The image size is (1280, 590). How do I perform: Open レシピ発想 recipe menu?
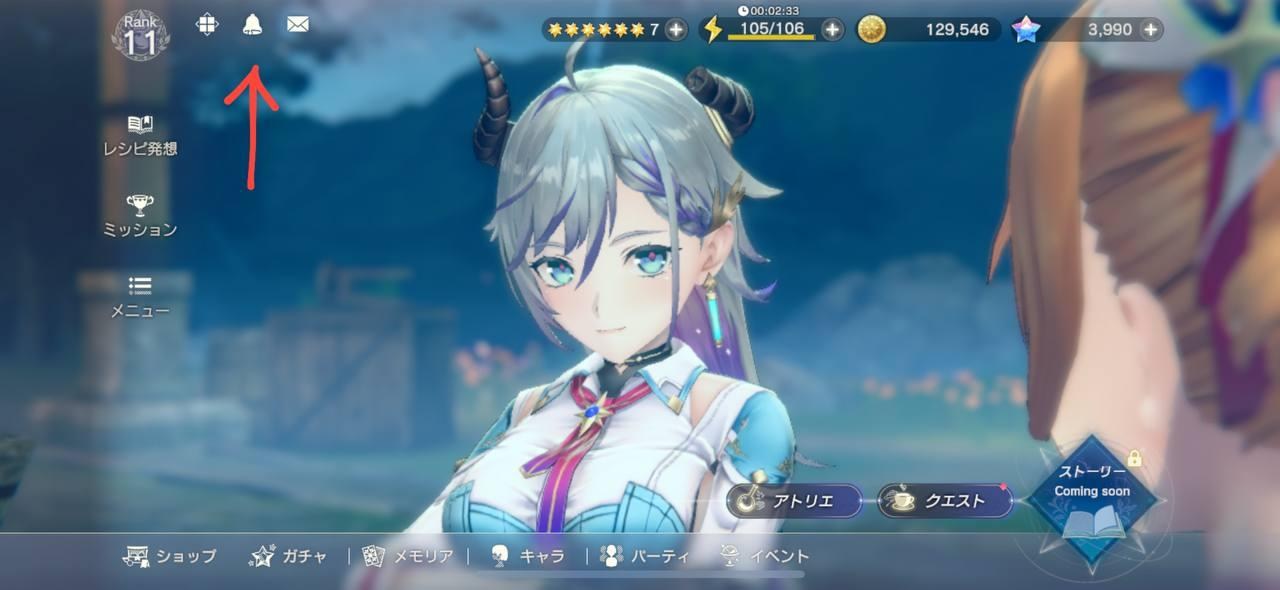[140, 136]
